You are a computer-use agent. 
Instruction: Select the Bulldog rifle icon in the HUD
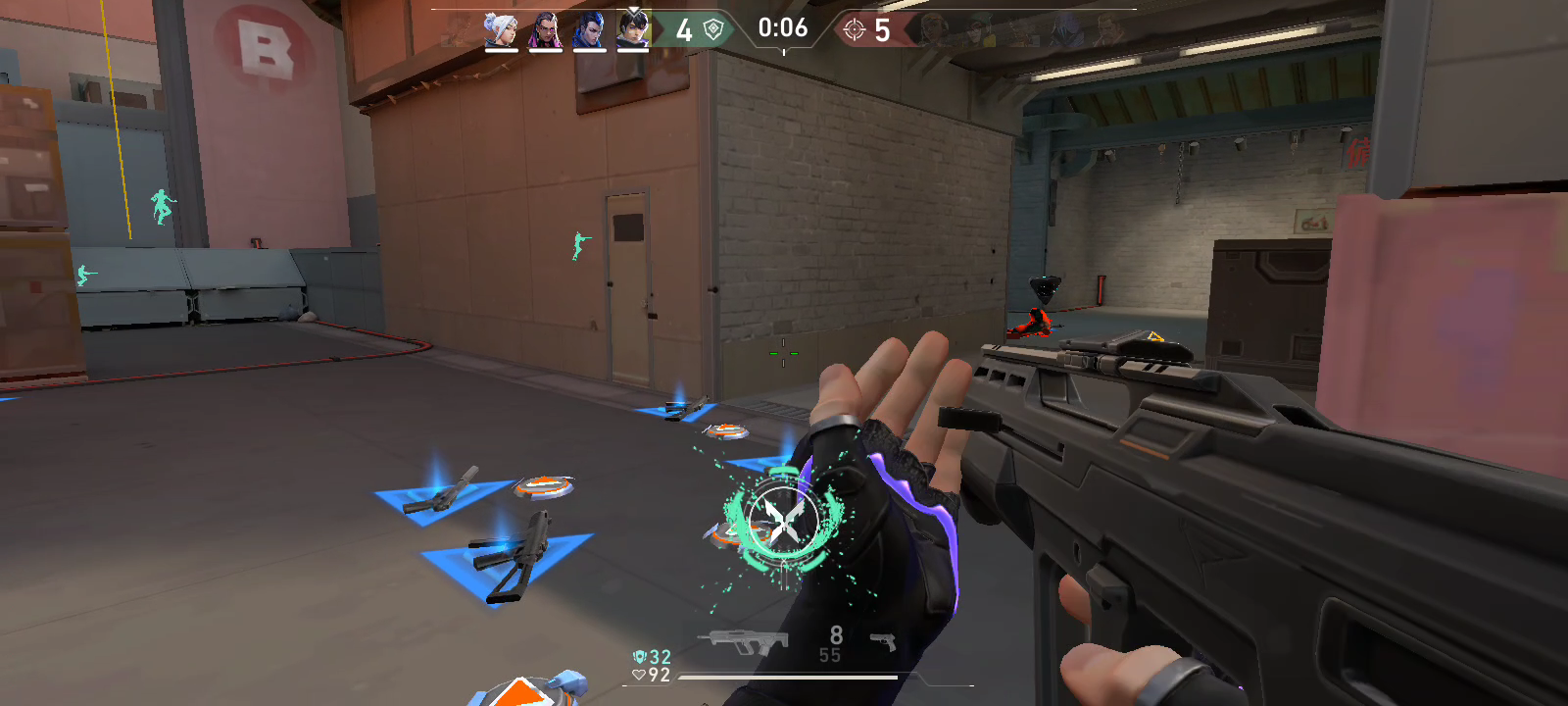pyautogui.click(x=743, y=637)
